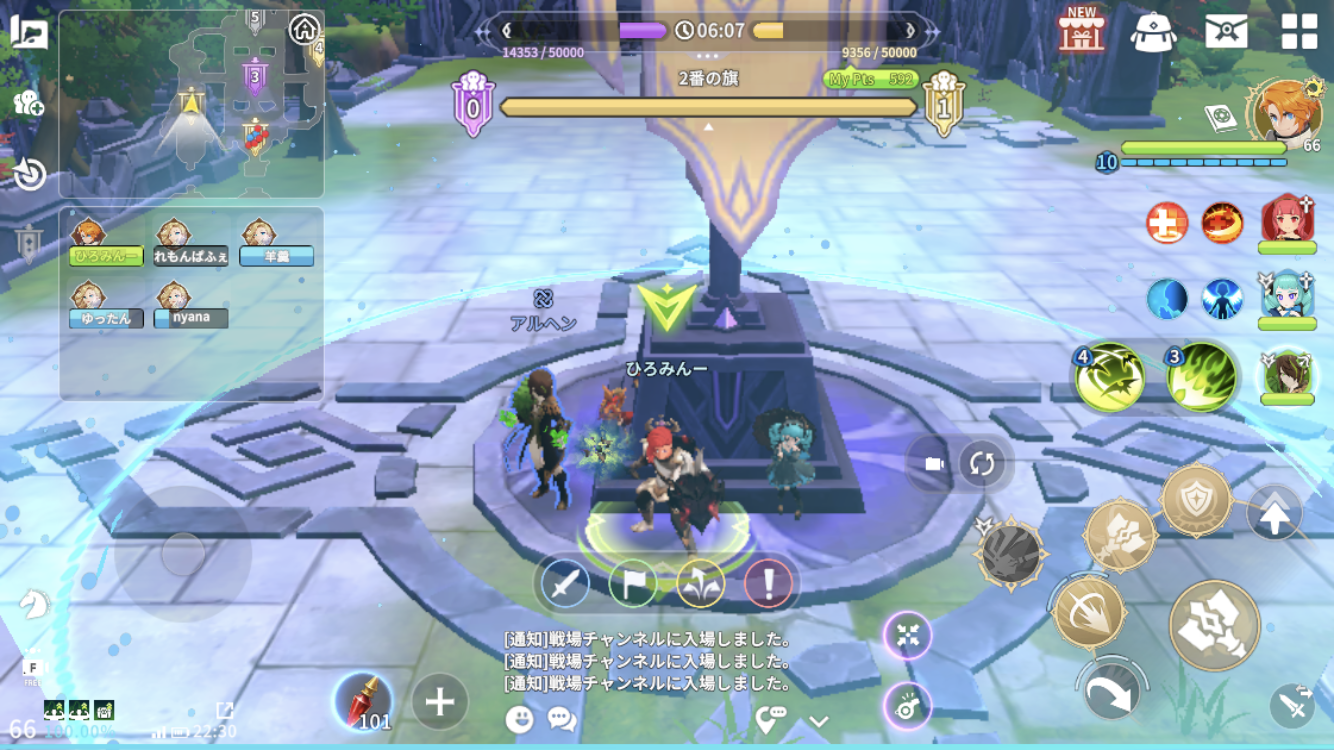Open the player character portrait

(x=1286, y=111)
